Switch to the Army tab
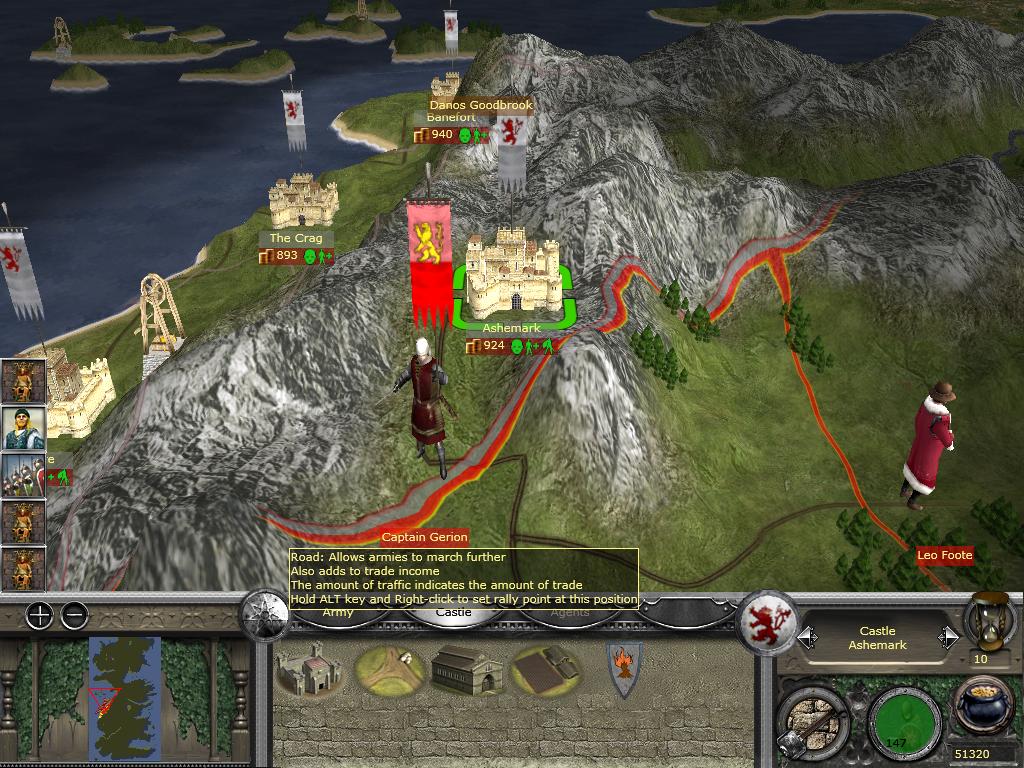 [338, 613]
